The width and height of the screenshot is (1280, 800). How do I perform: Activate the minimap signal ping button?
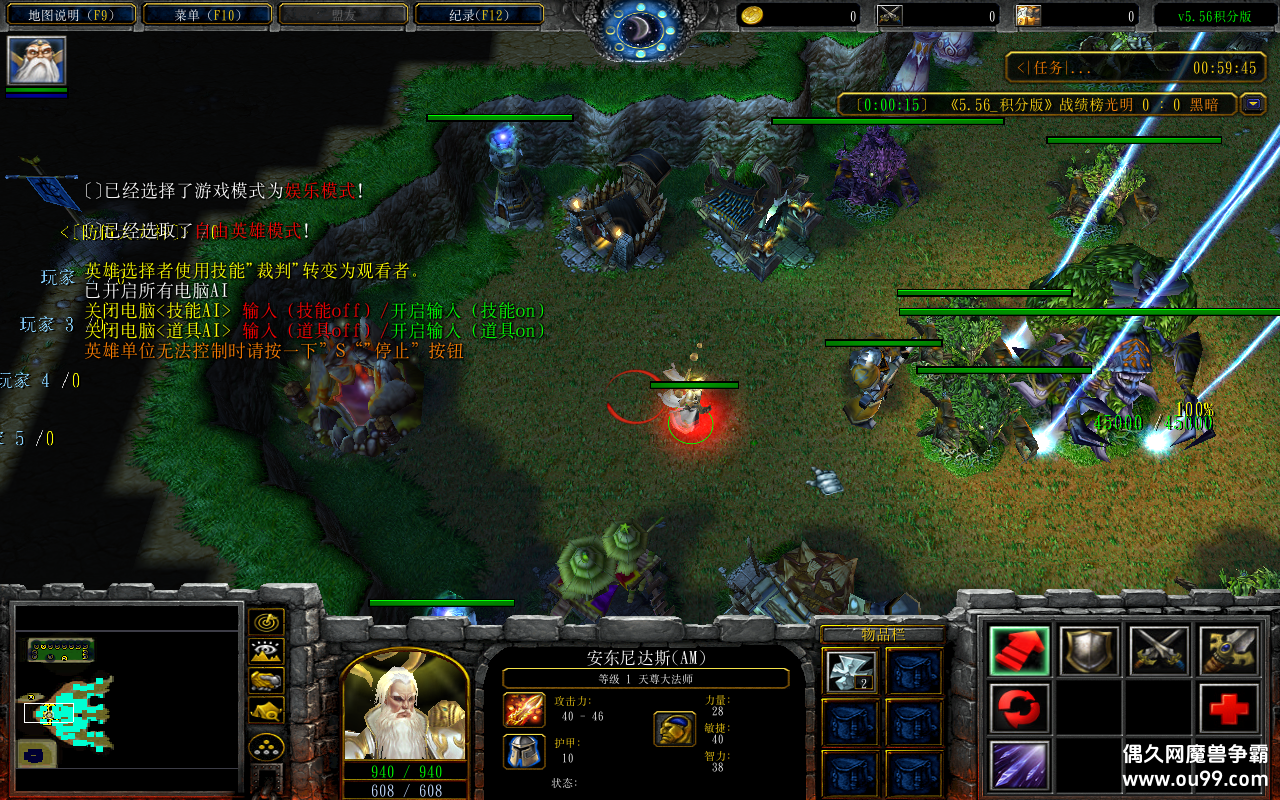tap(266, 623)
